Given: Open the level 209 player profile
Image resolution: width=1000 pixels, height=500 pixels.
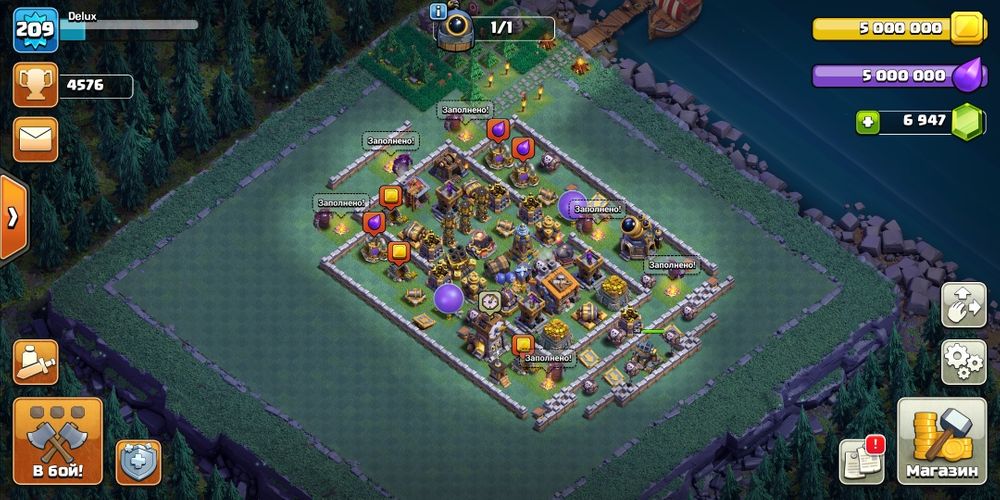Looking at the screenshot, I should pyautogui.click(x=32, y=31).
